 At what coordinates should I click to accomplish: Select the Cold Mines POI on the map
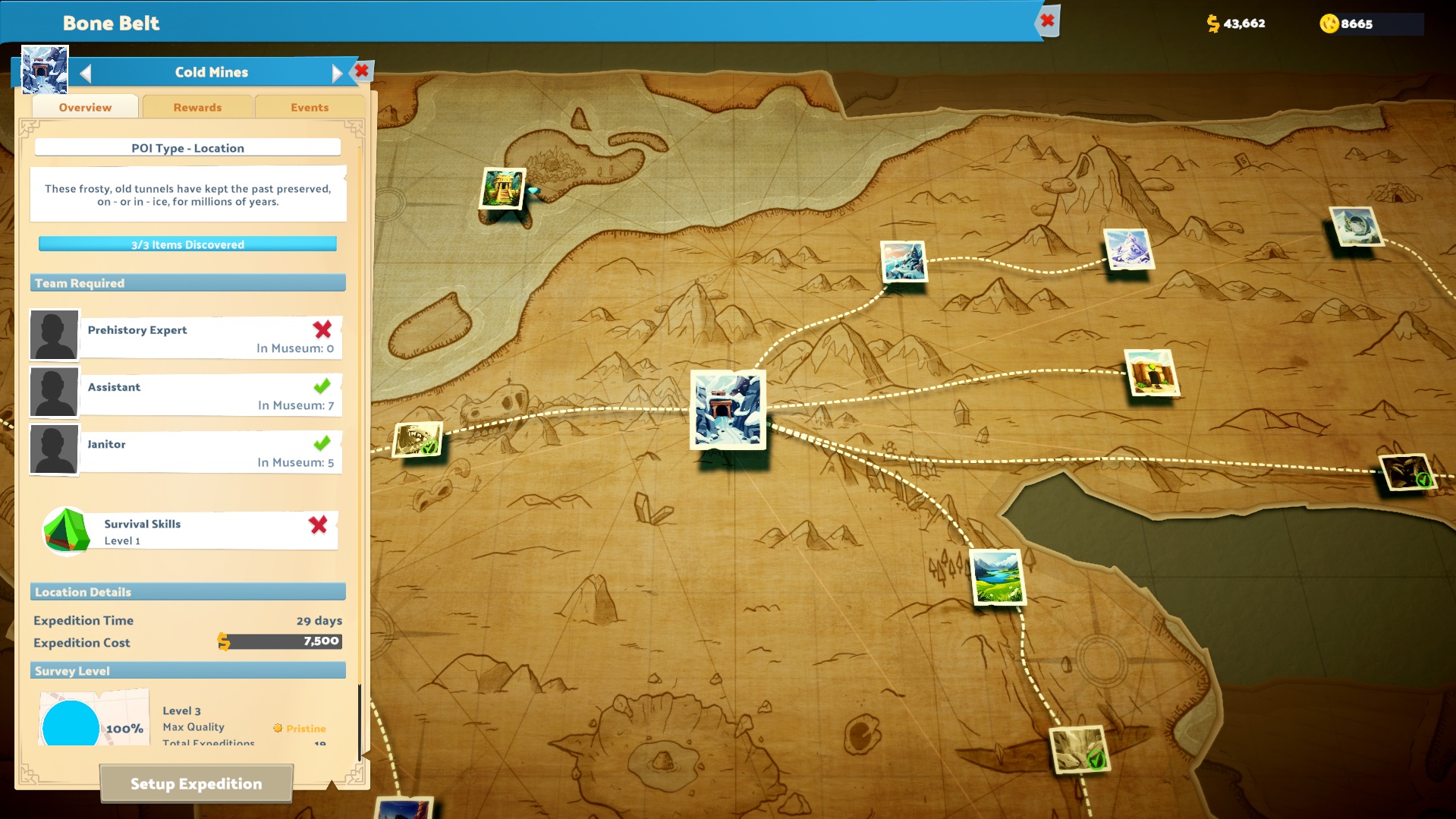[x=728, y=411]
